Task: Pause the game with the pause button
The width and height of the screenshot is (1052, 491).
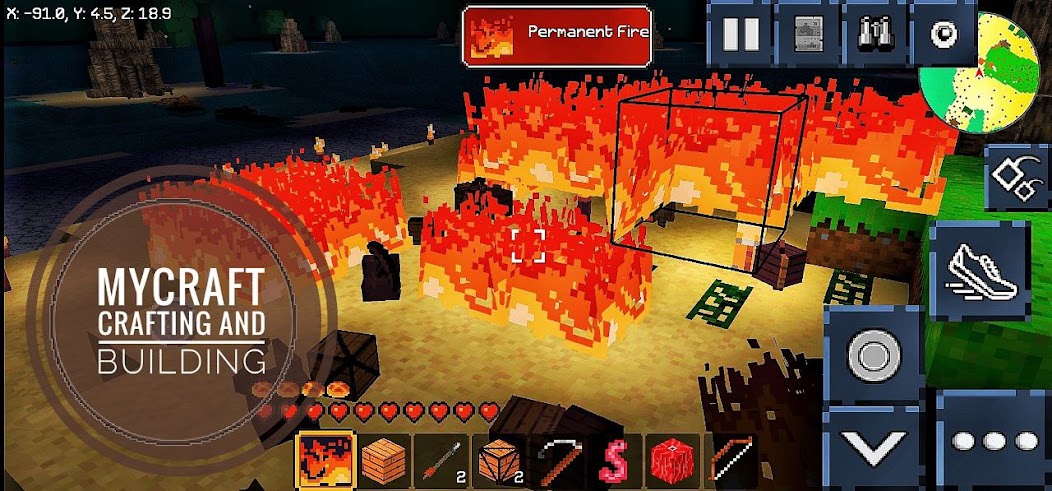Action: tap(741, 34)
